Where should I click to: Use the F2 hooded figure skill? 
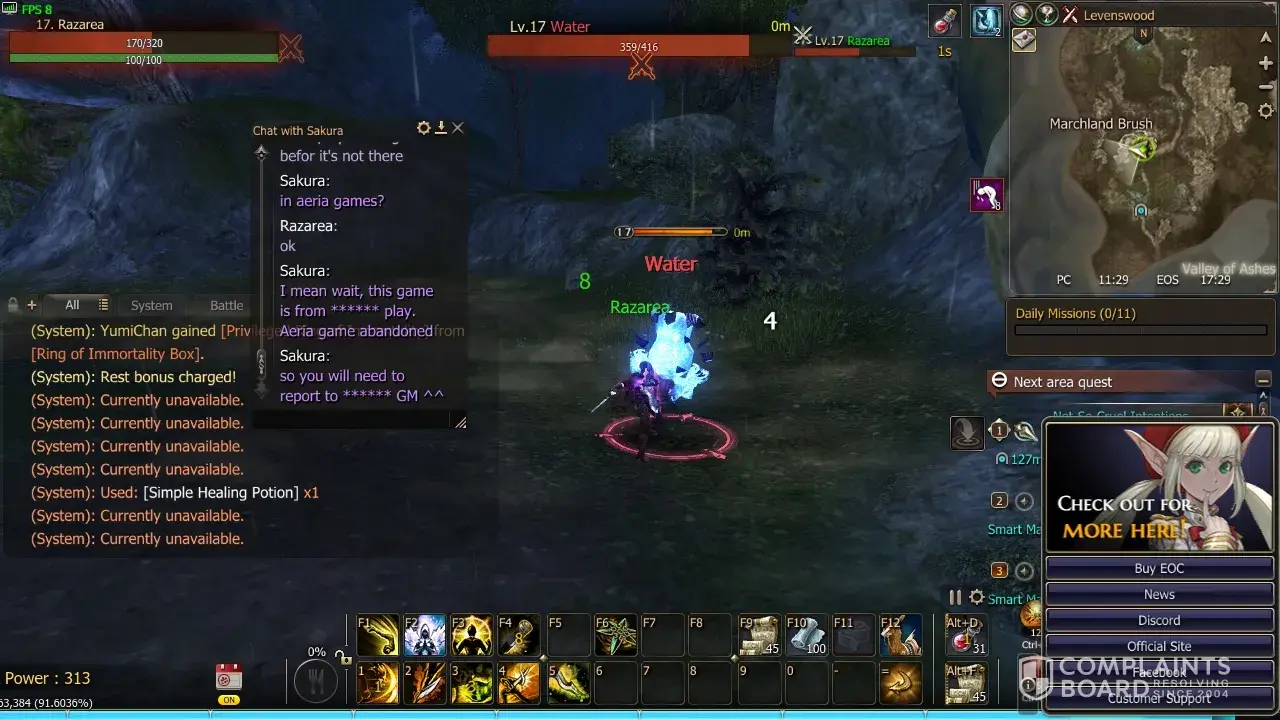tap(425, 636)
